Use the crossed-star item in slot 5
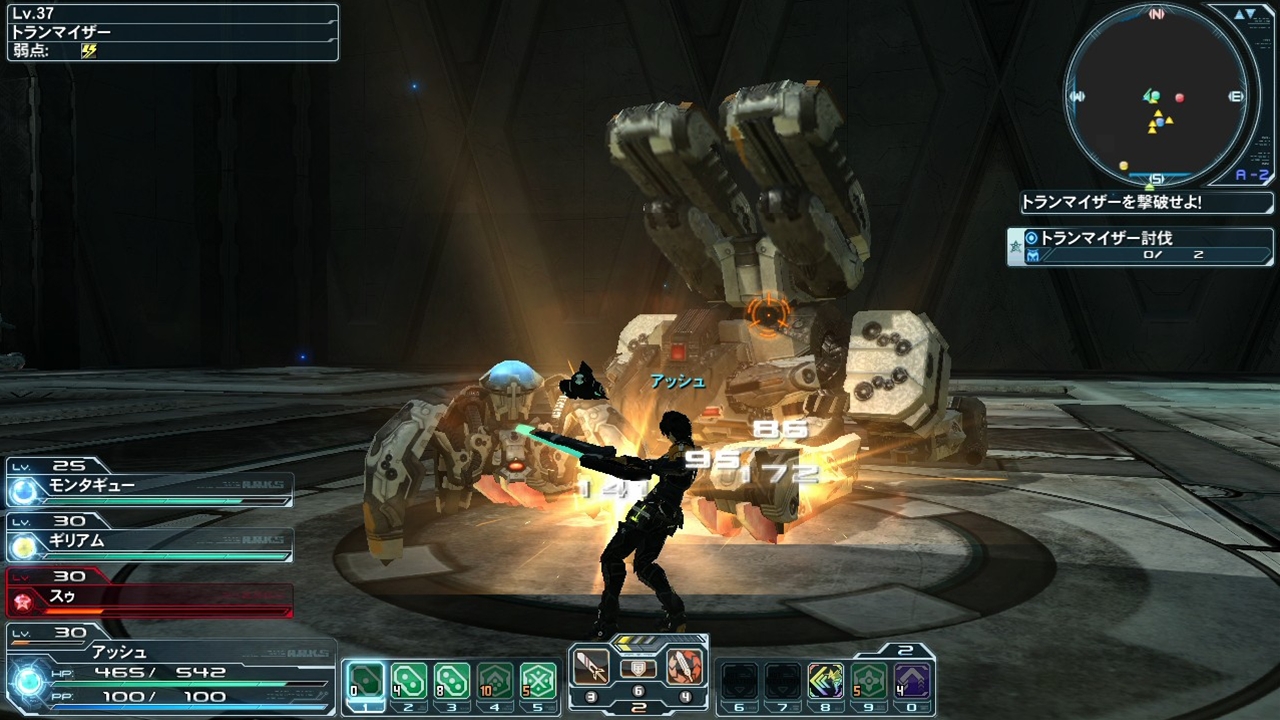The height and width of the screenshot is (720, 1280). click(538, 680)
